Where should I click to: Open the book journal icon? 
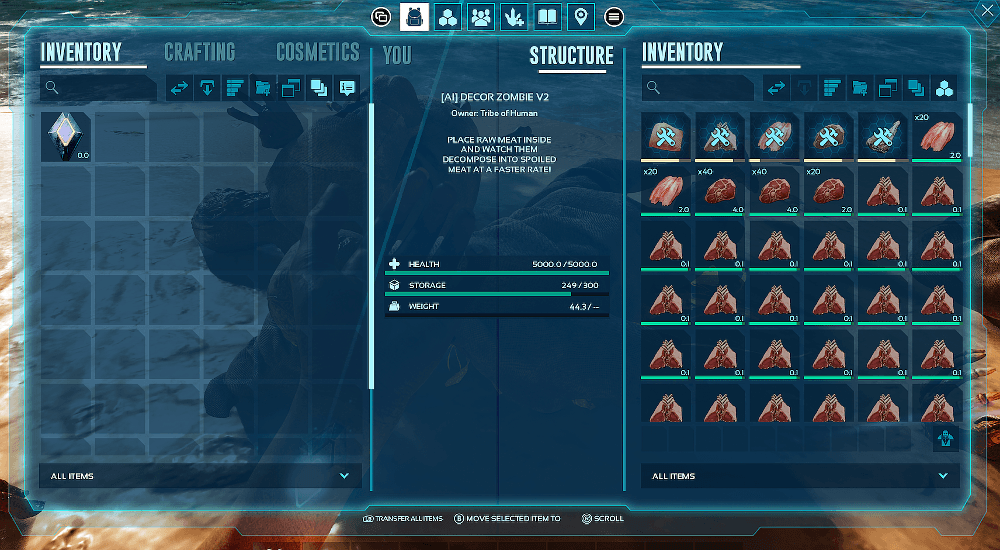coord(548,17)
